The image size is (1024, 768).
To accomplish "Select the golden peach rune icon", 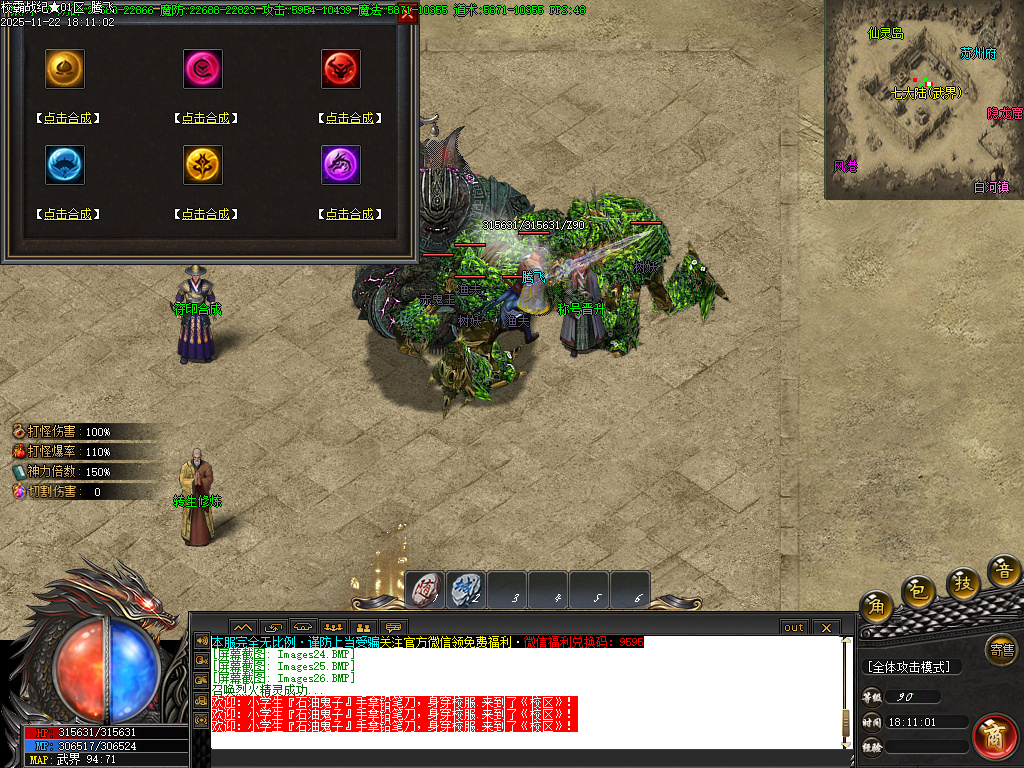I will pyautogui.click(x=65, y=69).
